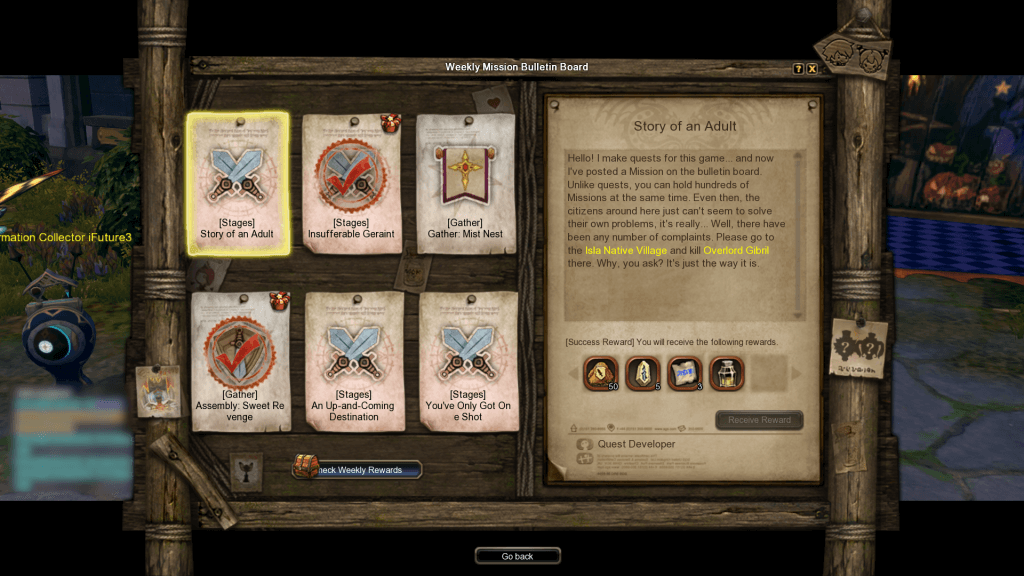Inspect the paper scroll reward with quantity 3
The image size is (1024, 576).
684,373
